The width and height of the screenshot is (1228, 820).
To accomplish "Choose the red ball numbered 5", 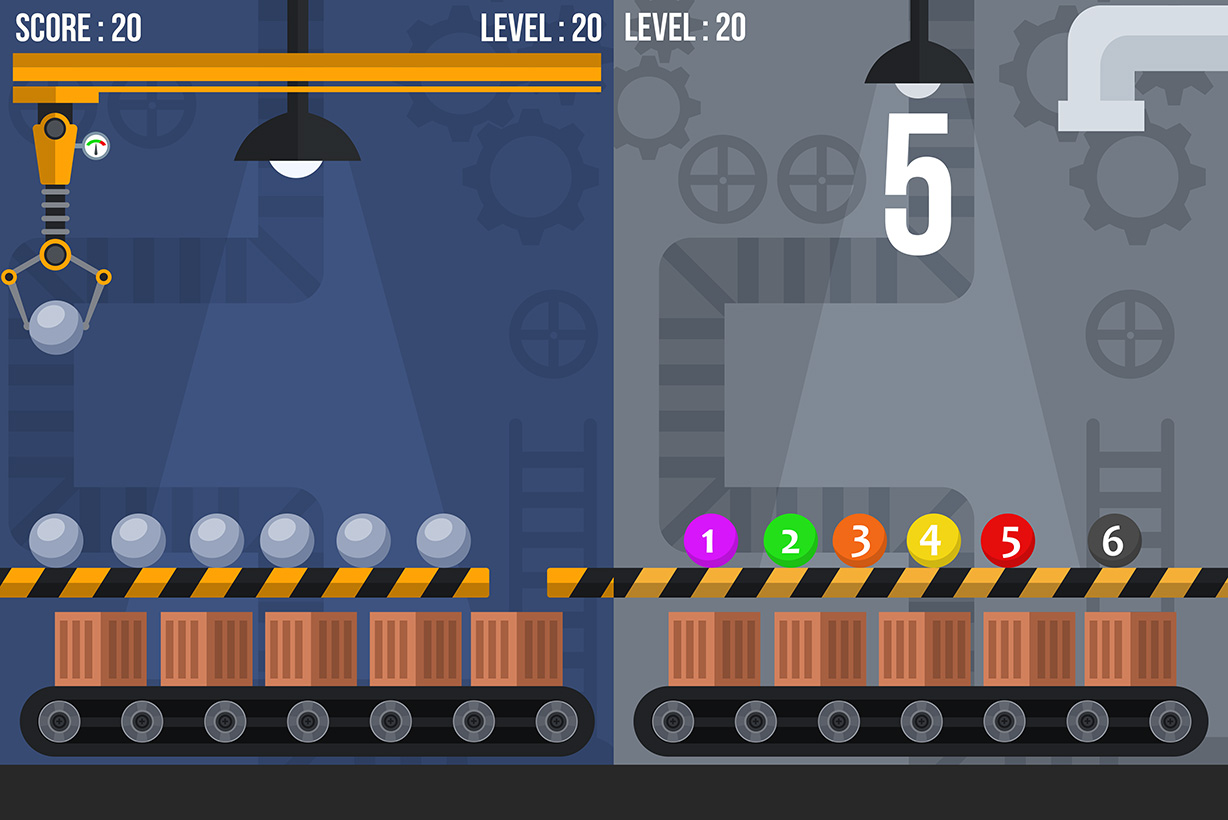I will (x=1008, y=541).
